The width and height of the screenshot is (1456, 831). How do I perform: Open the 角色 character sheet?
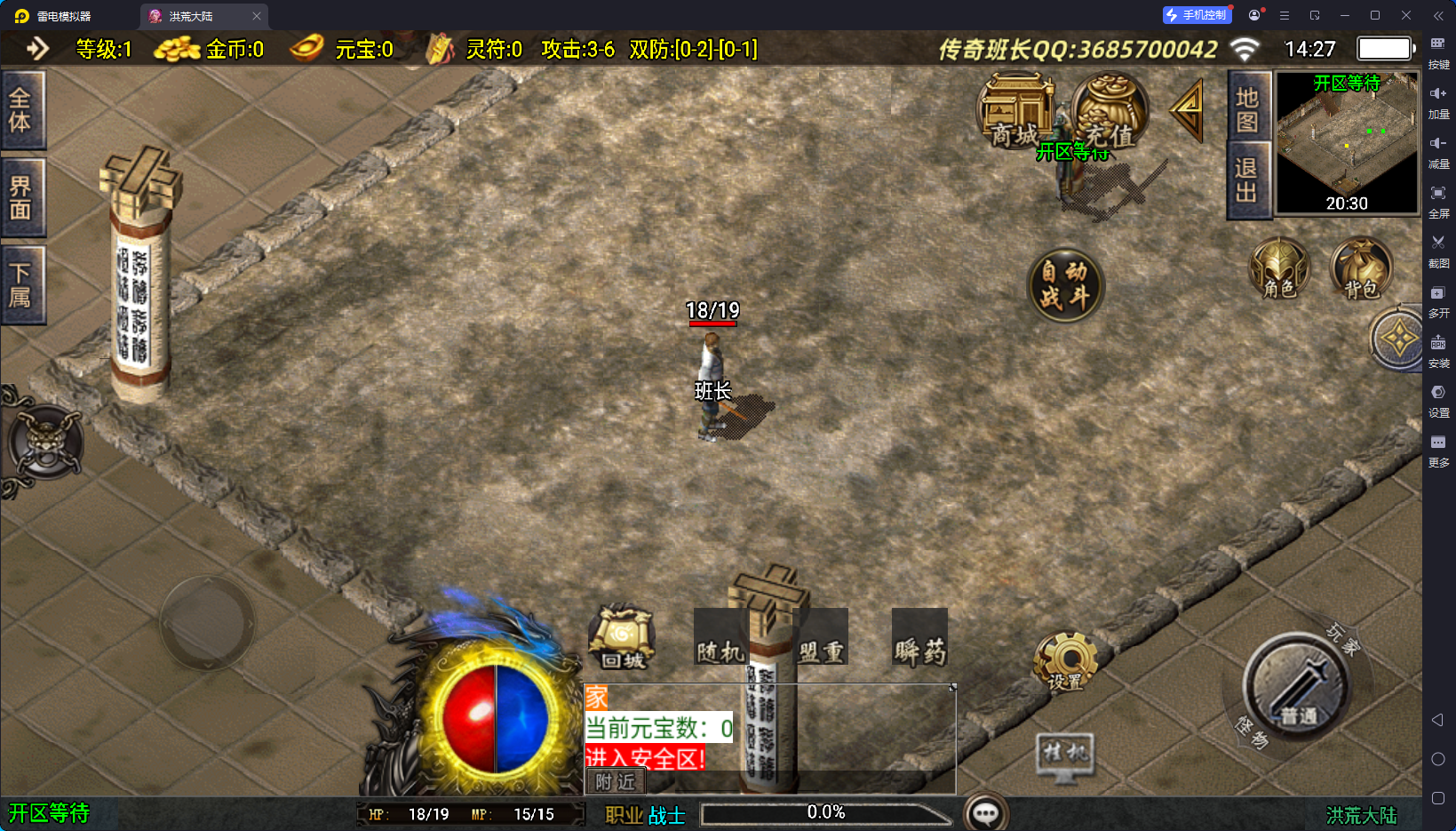1279,268
